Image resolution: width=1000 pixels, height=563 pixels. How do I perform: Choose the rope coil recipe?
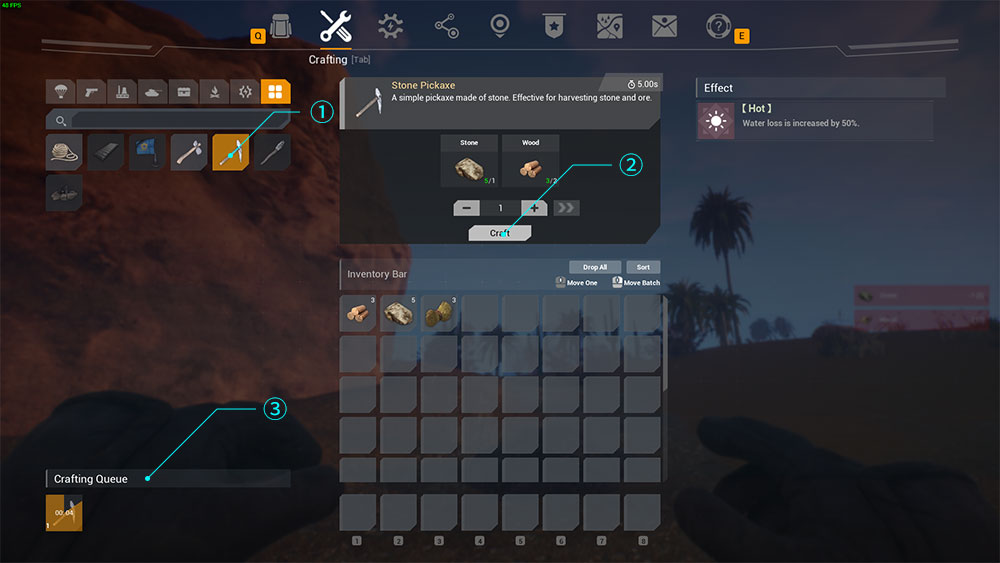64,152
